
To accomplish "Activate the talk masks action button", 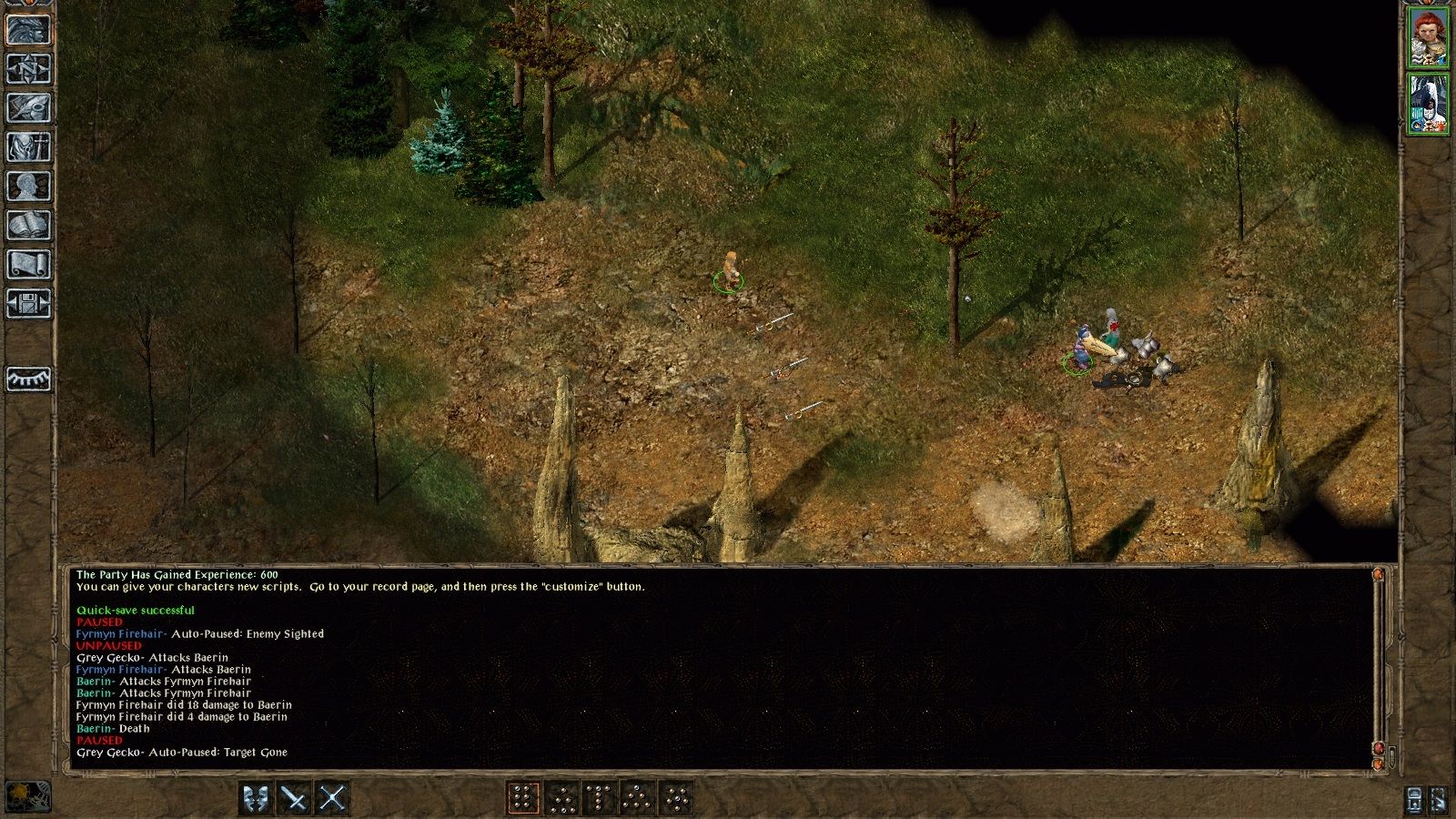I will pos(256,798).
